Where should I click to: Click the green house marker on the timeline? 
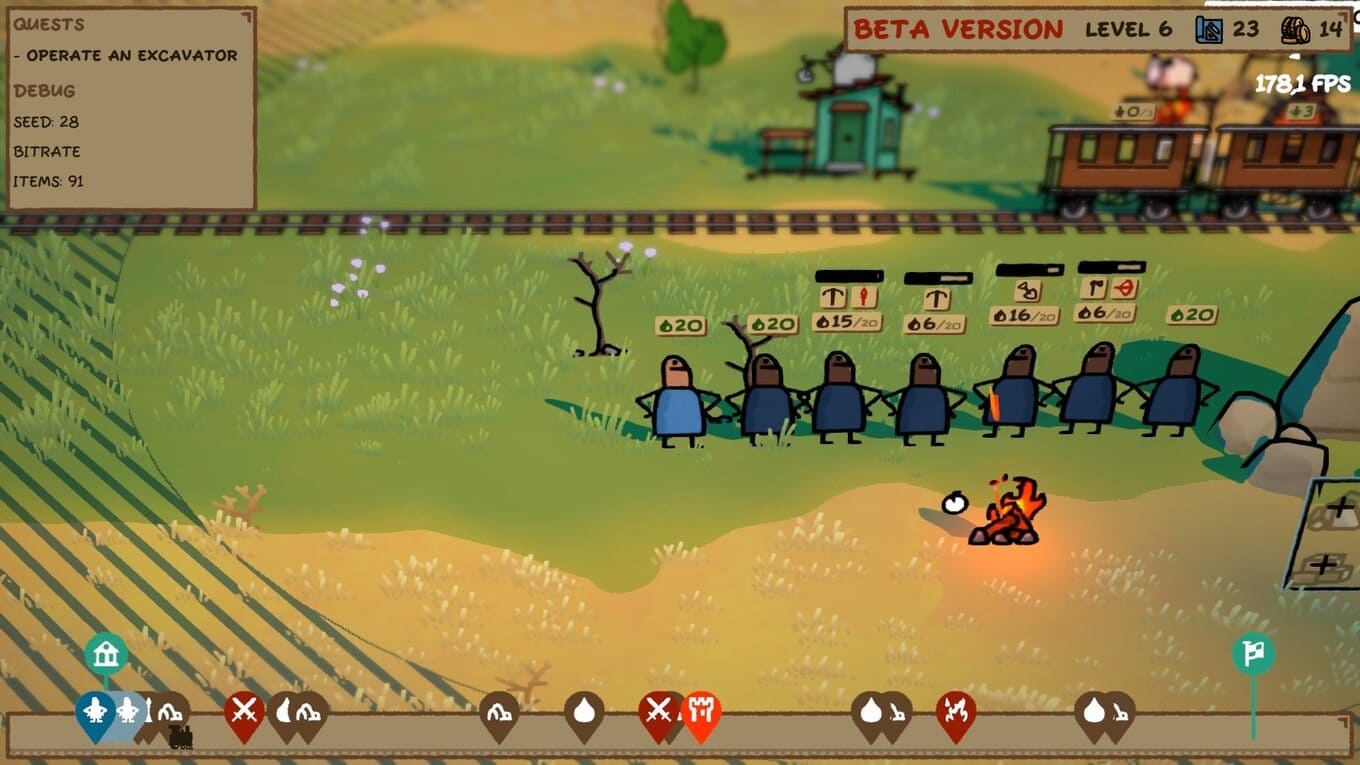106,655
